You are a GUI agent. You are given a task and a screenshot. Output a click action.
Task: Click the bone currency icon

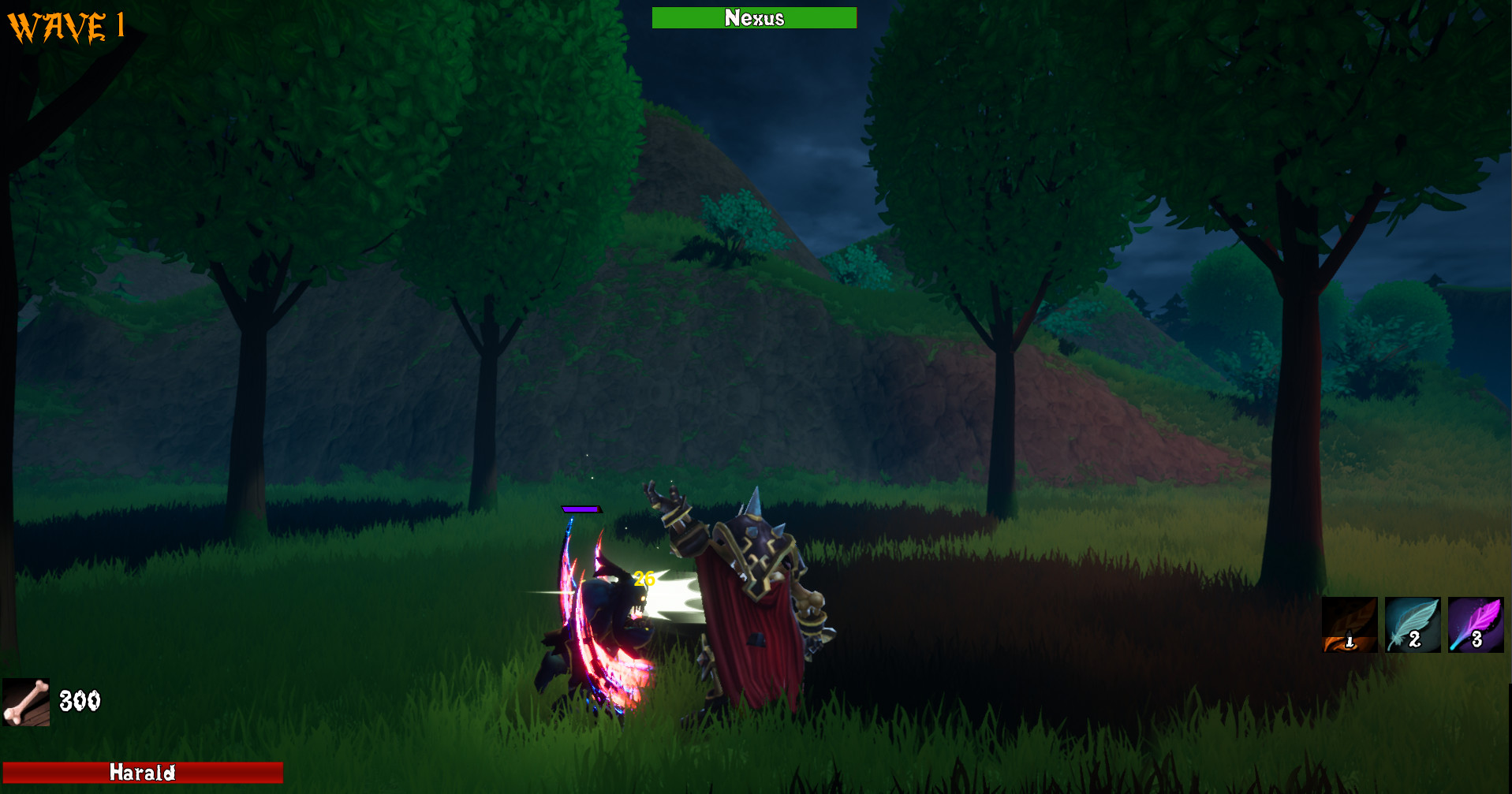click(x=27, y=700)
